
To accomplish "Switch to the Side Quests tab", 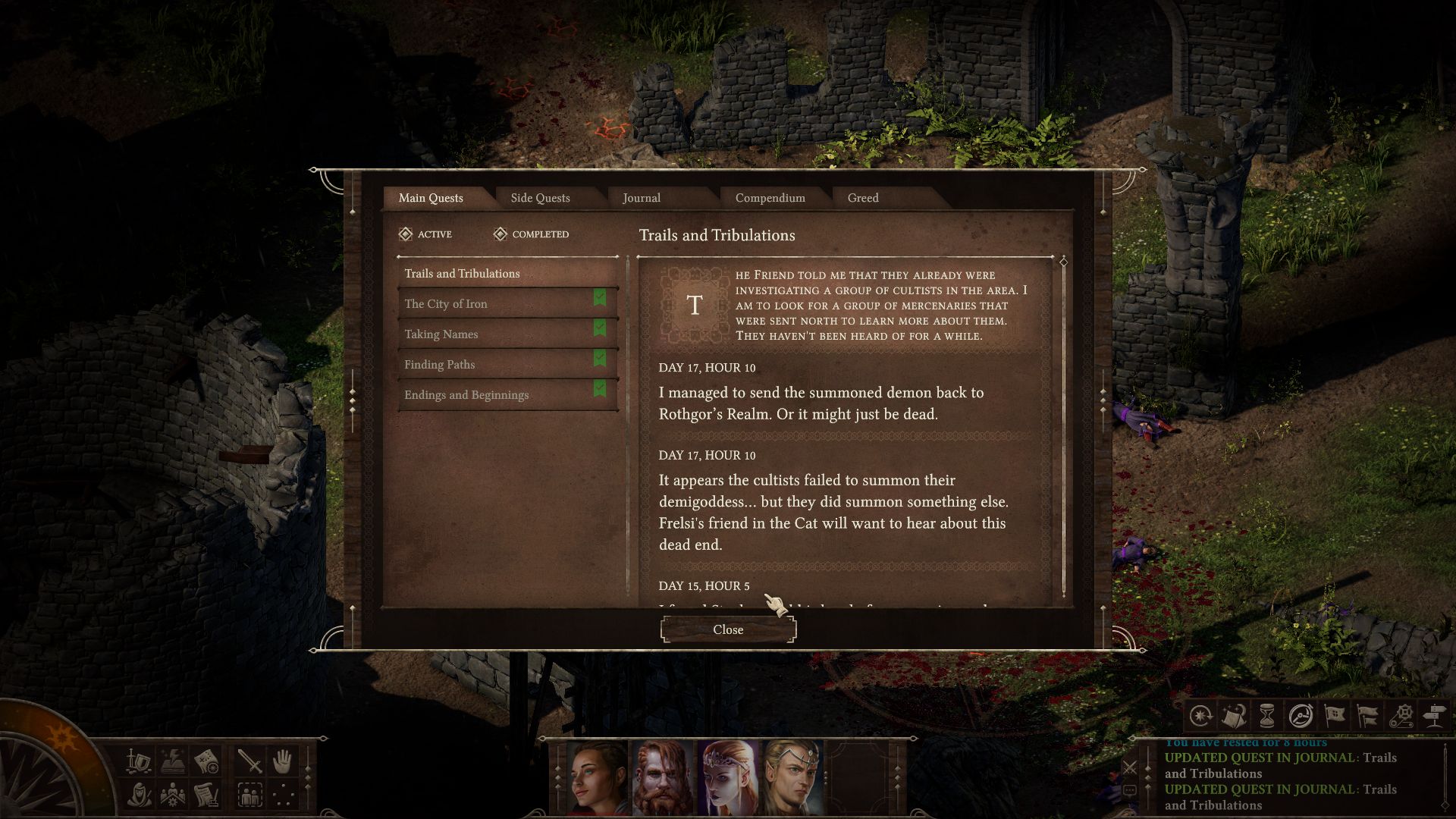I will (540, 198).
